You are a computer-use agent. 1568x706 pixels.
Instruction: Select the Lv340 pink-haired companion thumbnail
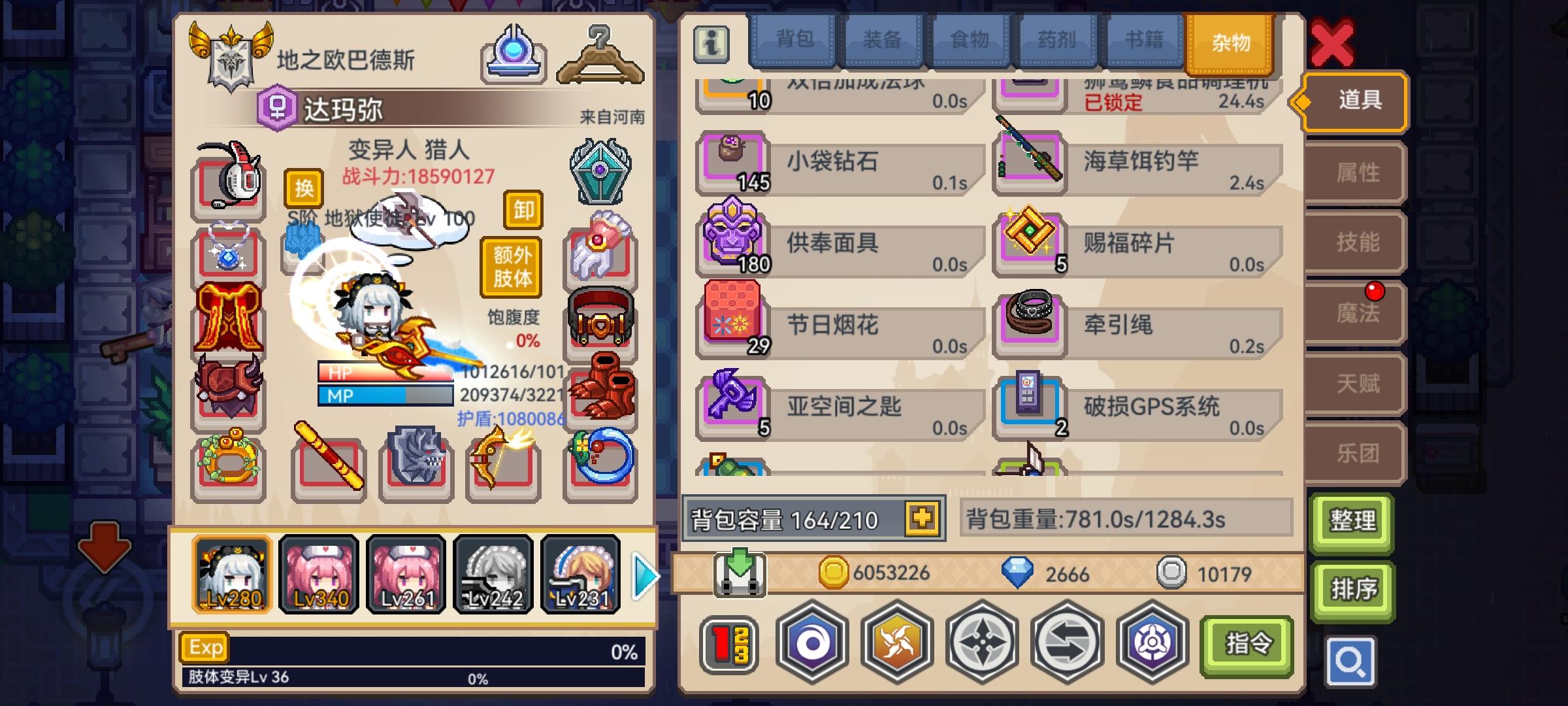[318, 574]
